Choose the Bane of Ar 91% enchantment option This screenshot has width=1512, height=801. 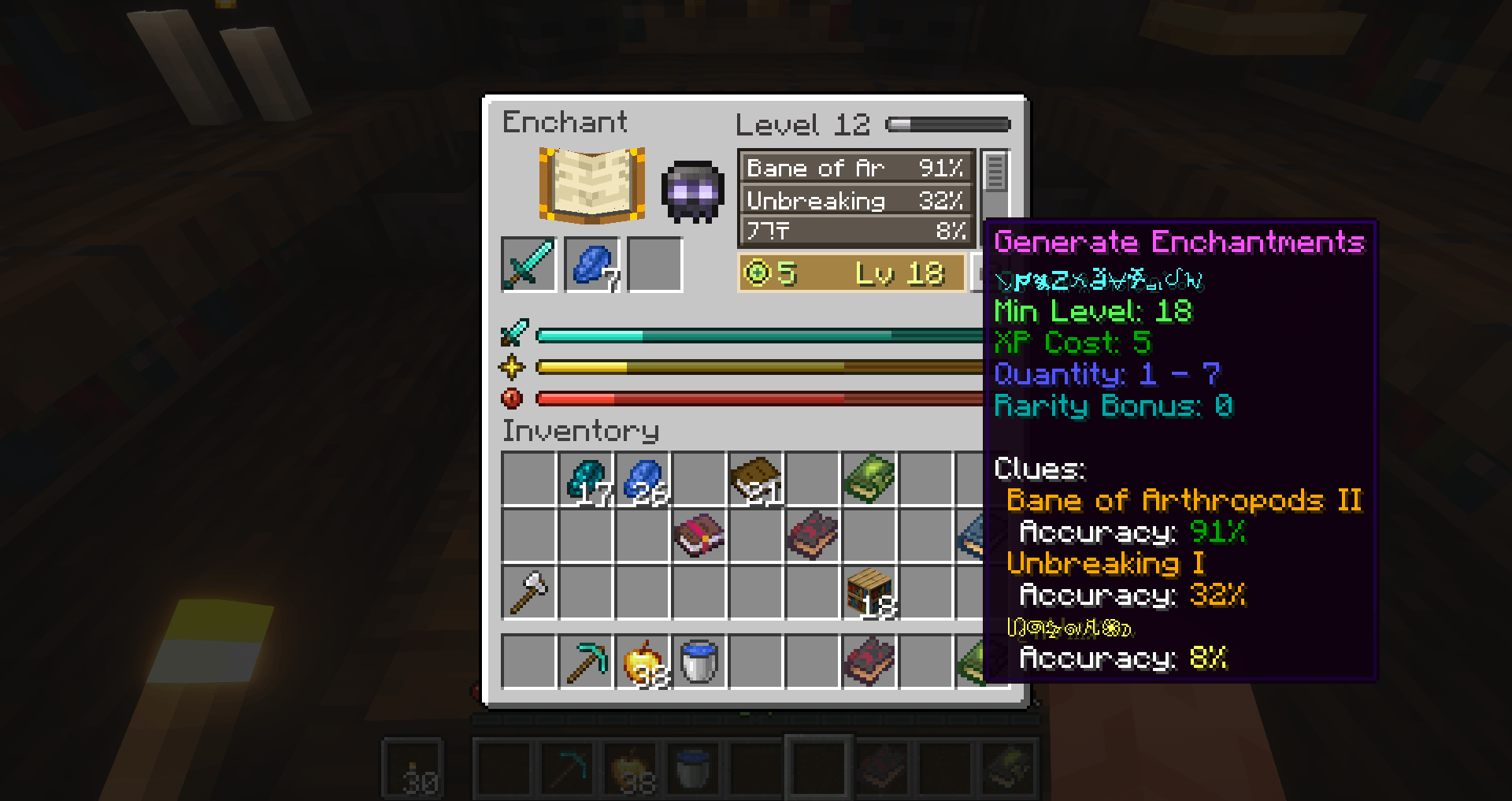point(854,167)
